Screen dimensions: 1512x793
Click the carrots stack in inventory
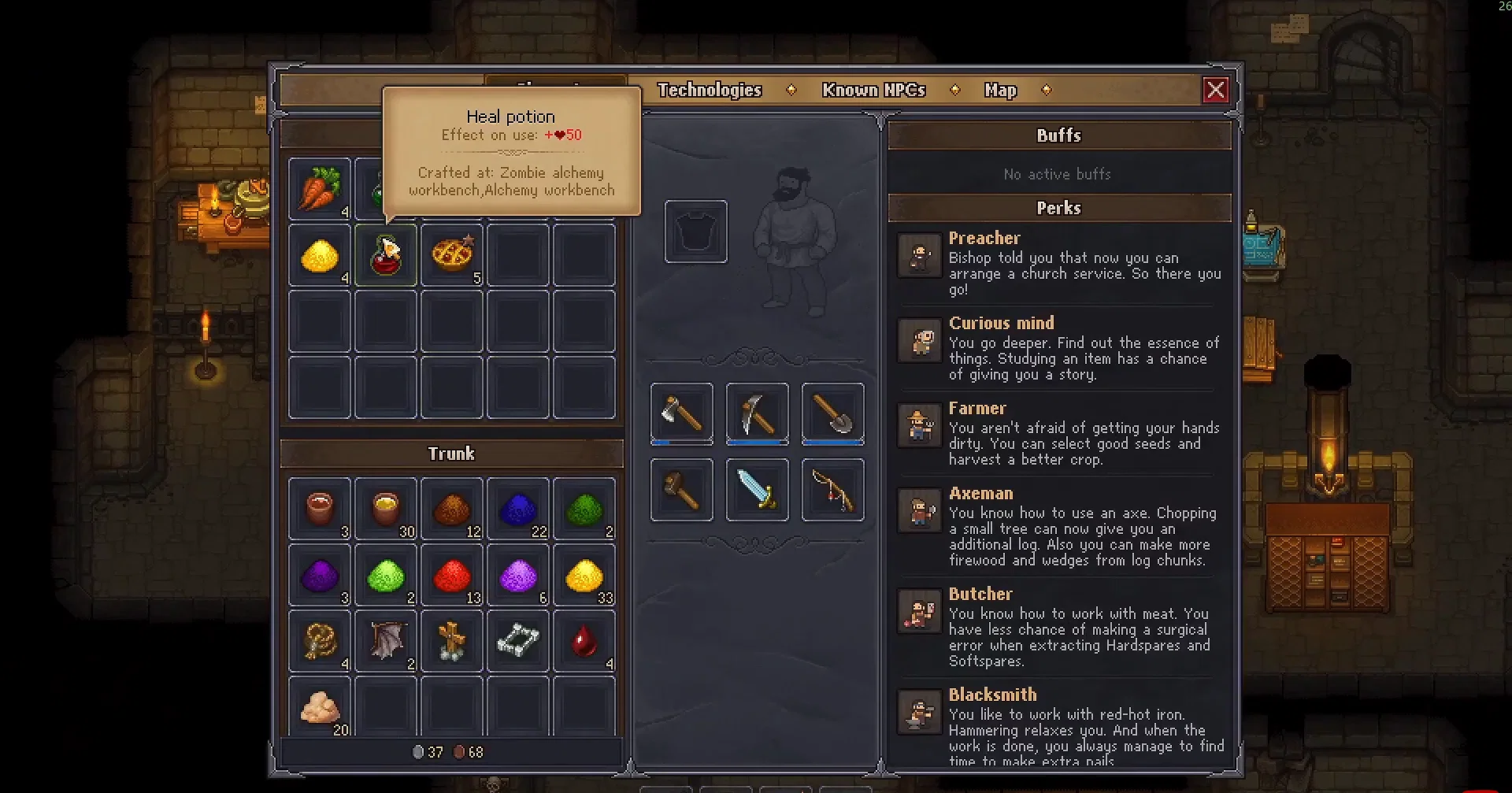[x=319, y=188]
